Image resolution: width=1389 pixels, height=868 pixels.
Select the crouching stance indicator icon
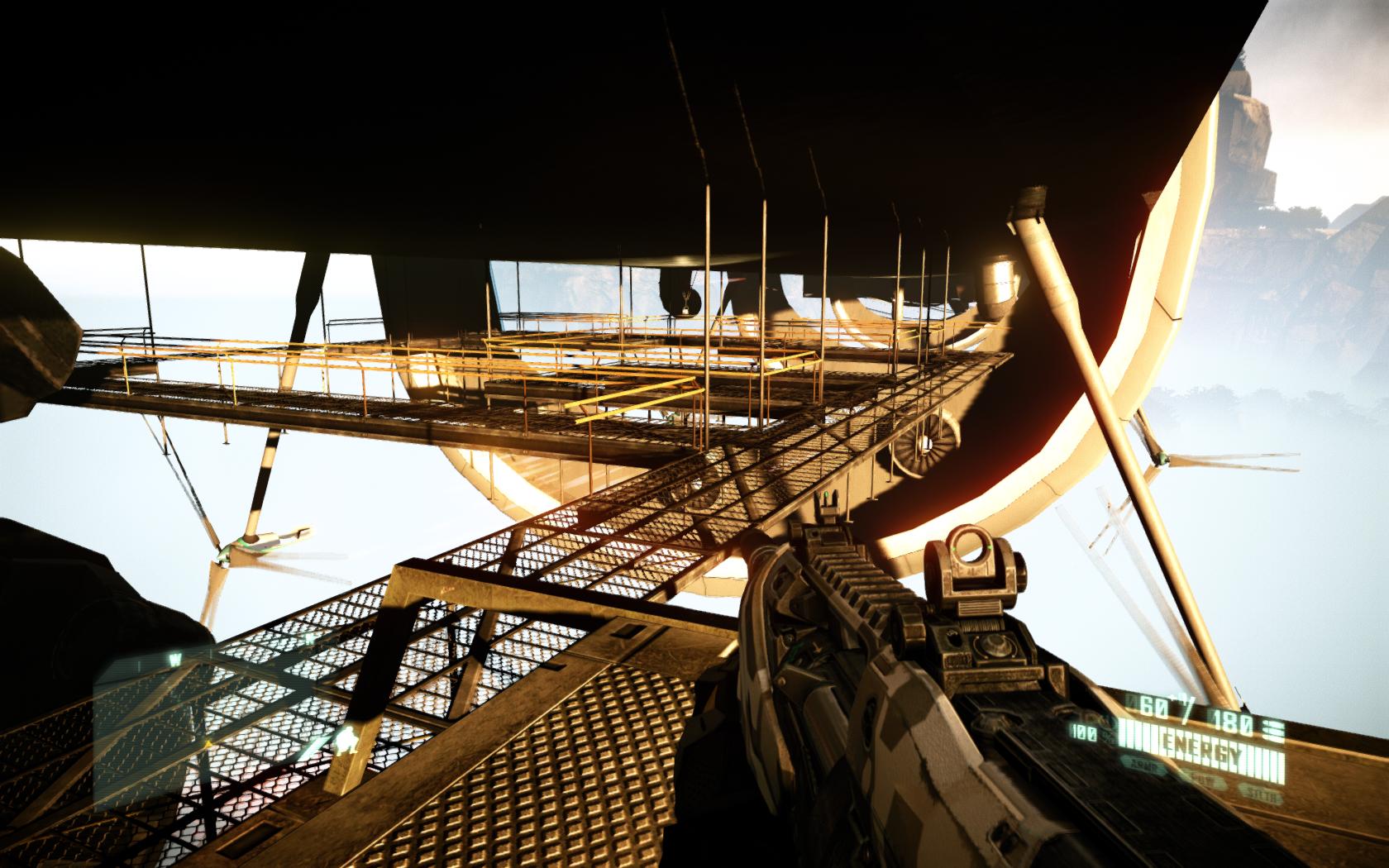(x=347, y=742)
